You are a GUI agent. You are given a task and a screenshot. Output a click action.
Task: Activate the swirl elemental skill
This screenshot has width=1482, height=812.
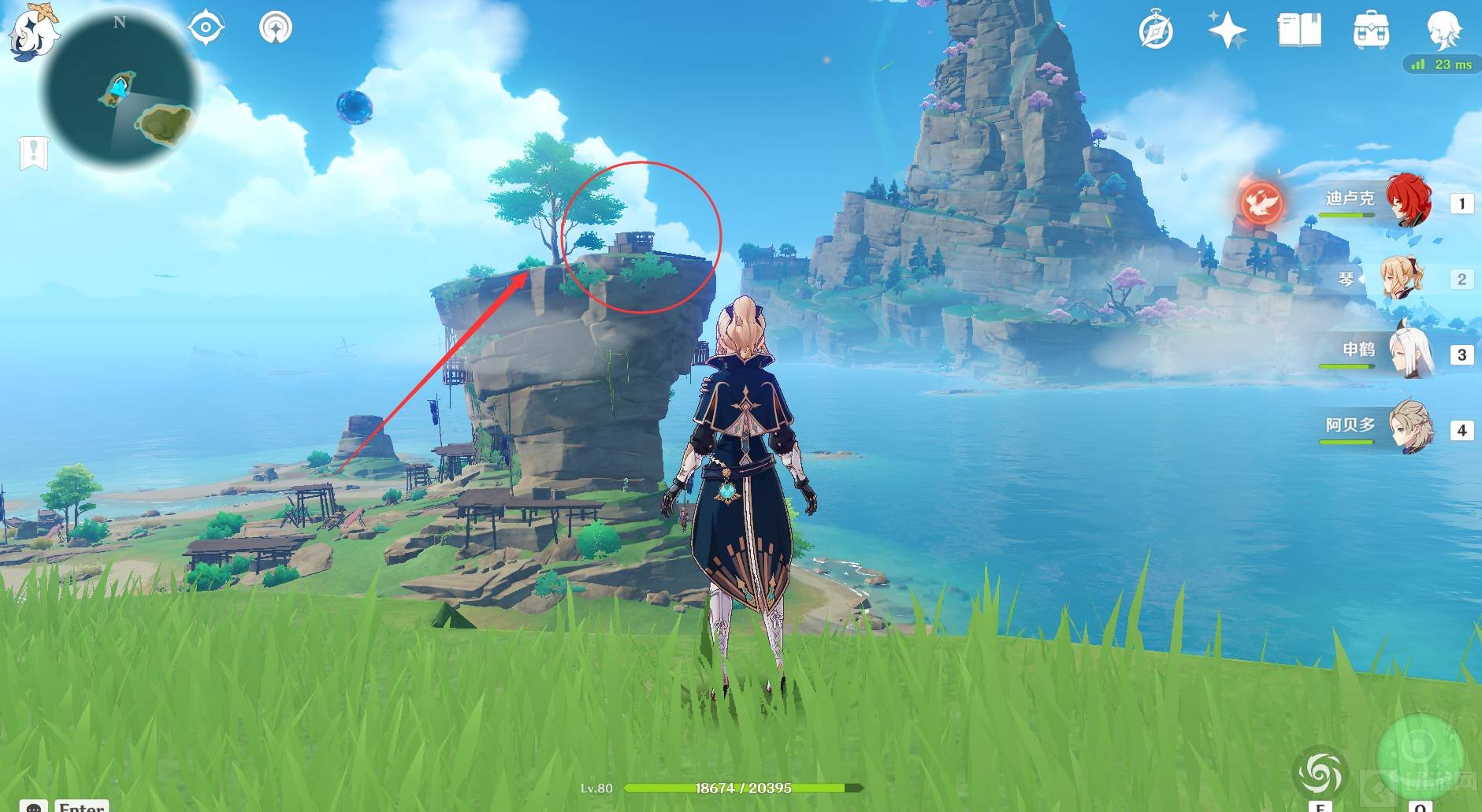(1320, 772)
